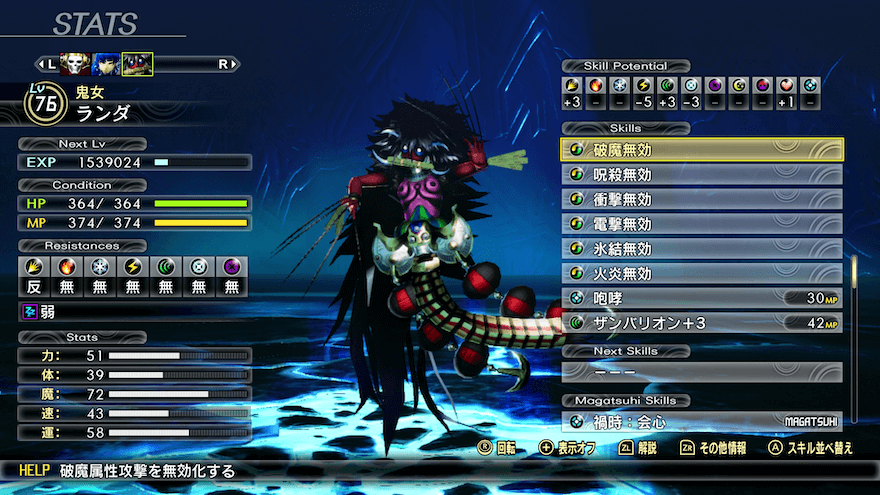Choose the 火炎無効 skill entry

pos(702,273)
